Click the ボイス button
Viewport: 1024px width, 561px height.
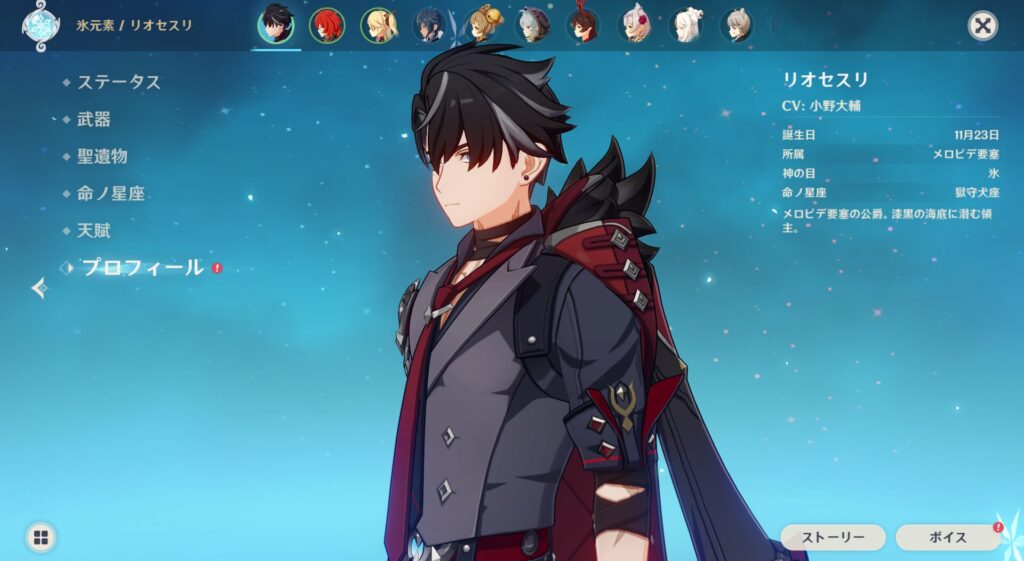pos(946,537)
